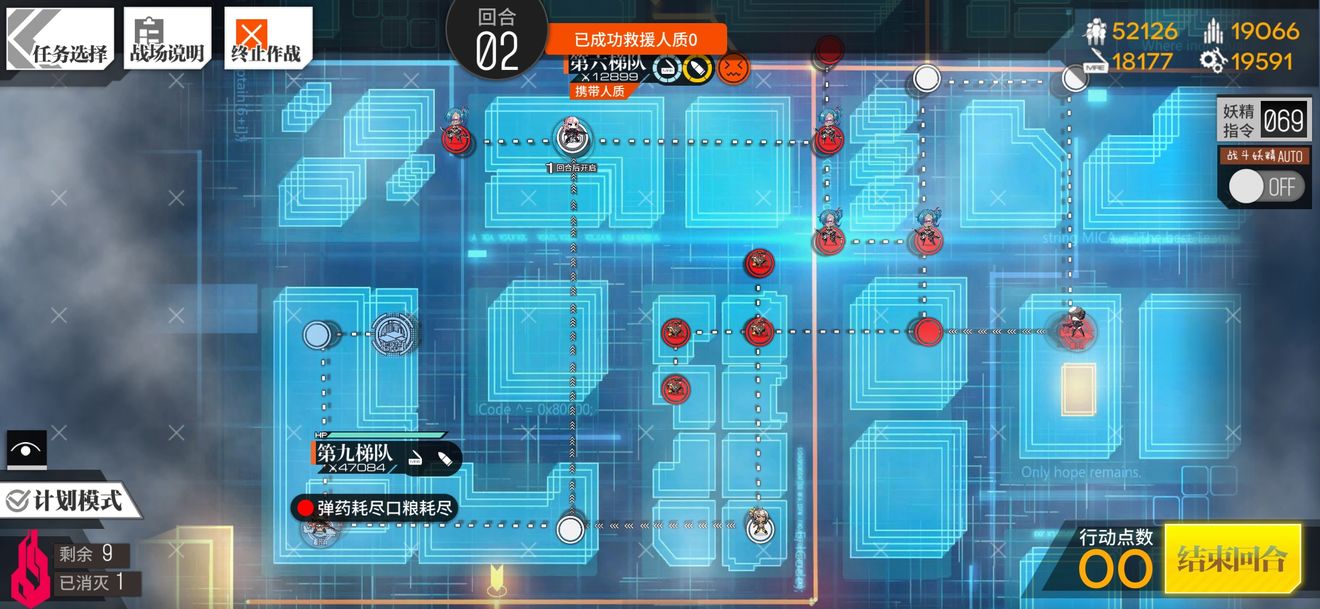Screen dimensions: 1320x609
Task: End the turn with 结束回合
Action: [1231, 558]
